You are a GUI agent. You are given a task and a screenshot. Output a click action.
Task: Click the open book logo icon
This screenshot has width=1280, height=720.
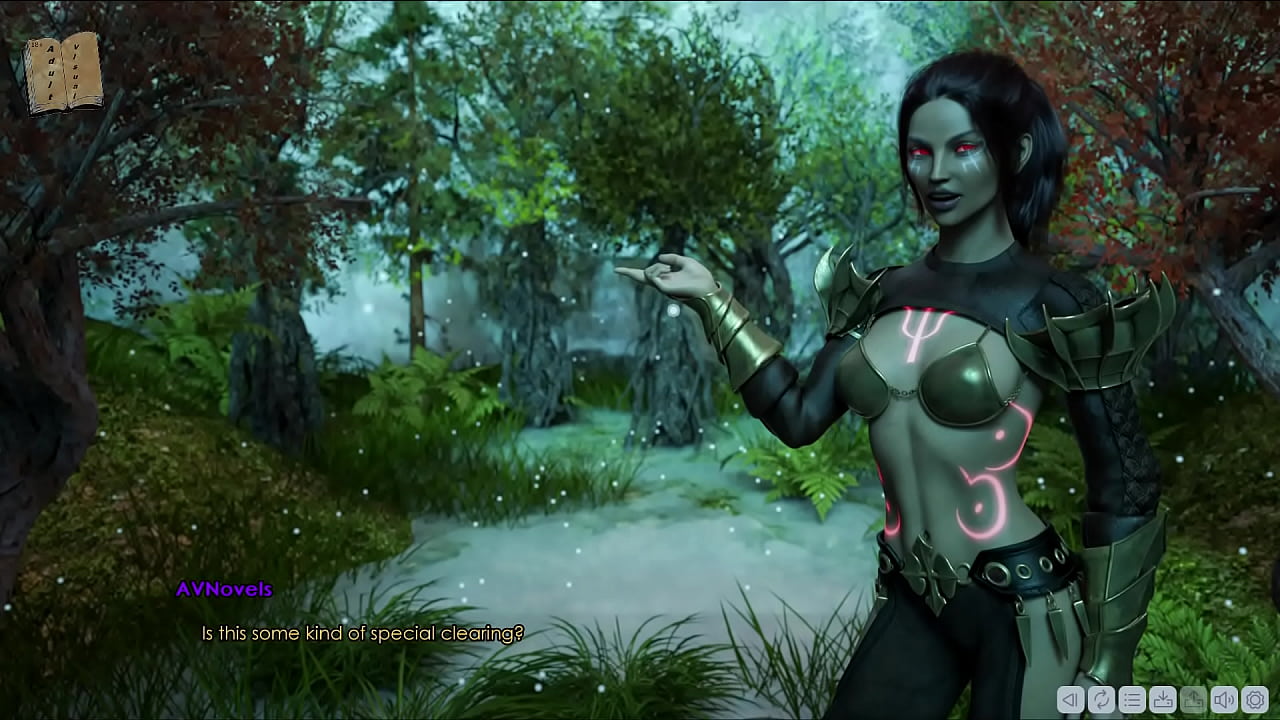coord(64,73)
